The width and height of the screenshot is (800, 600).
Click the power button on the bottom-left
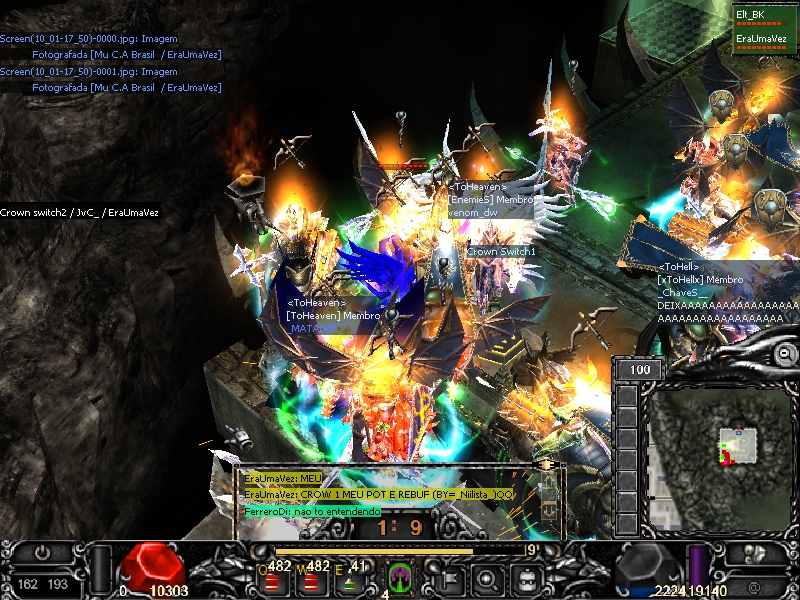tap(42, 553)
